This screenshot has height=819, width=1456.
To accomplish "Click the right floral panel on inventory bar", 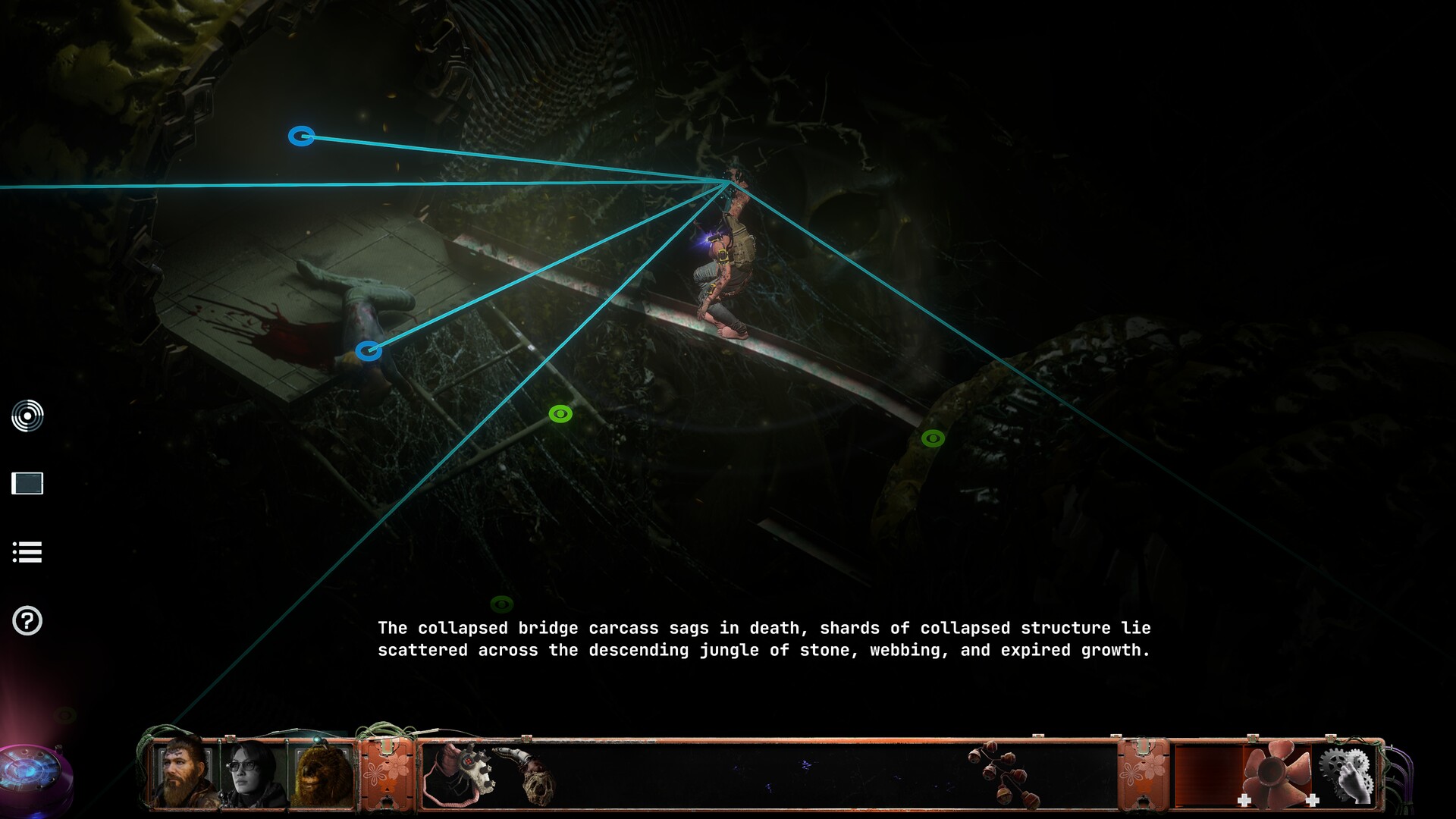I will [1142, 773].
